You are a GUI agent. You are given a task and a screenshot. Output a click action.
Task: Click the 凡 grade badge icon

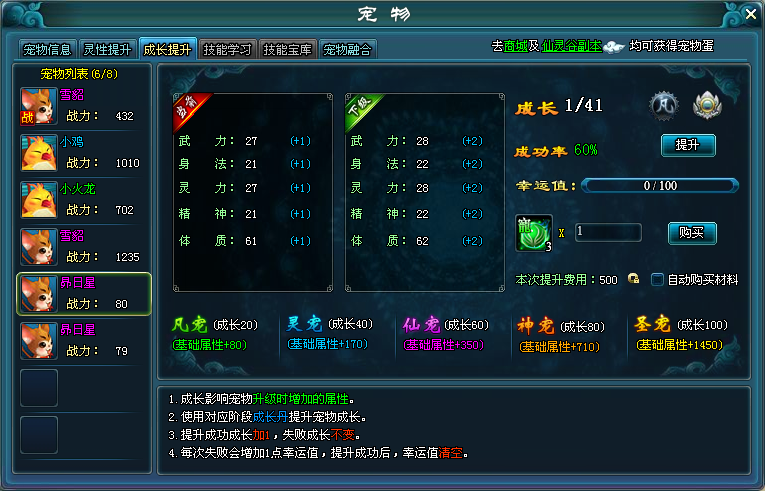tap(664, 104)
